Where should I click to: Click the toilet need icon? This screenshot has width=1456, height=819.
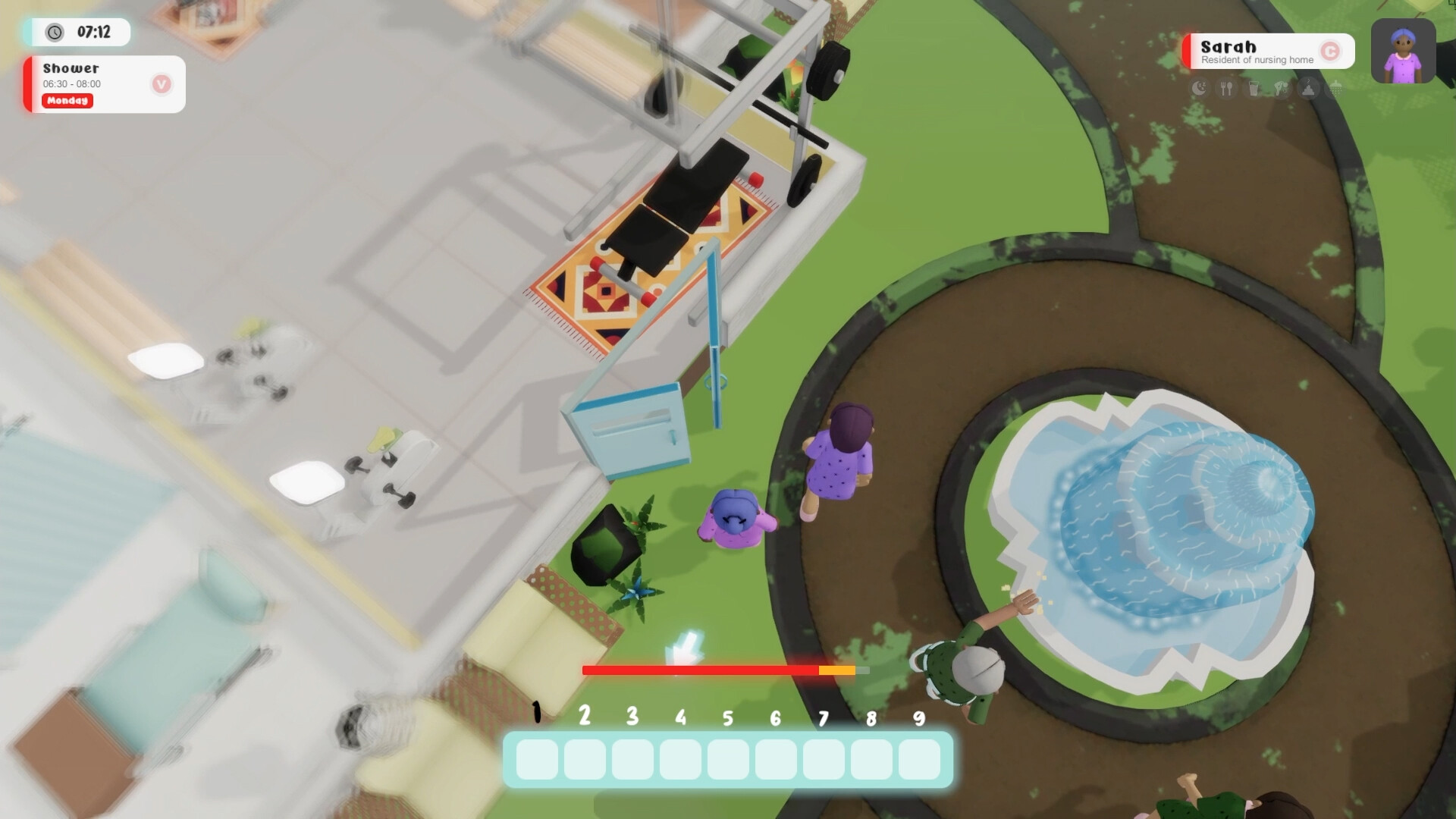1308,89
